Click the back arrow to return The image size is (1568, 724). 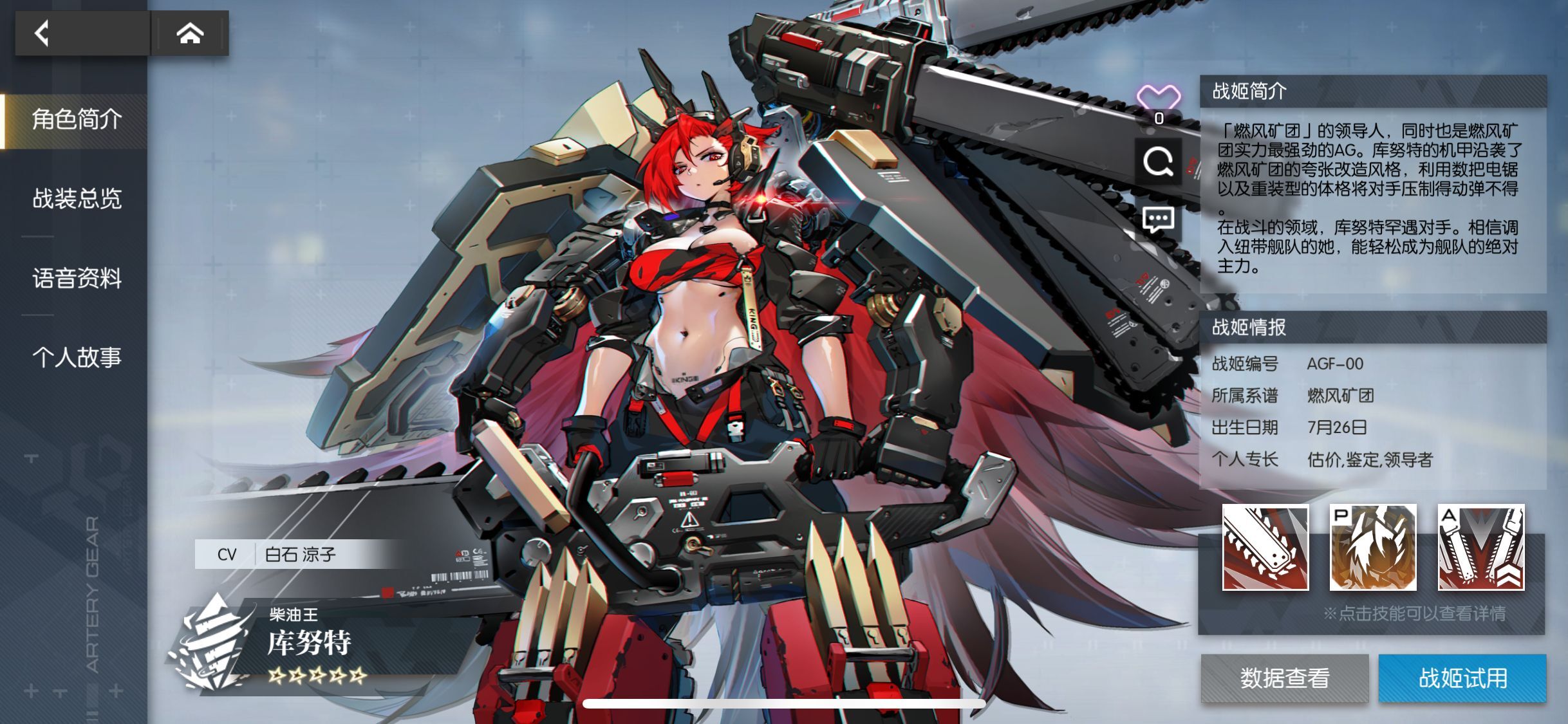tap(42, 32)
